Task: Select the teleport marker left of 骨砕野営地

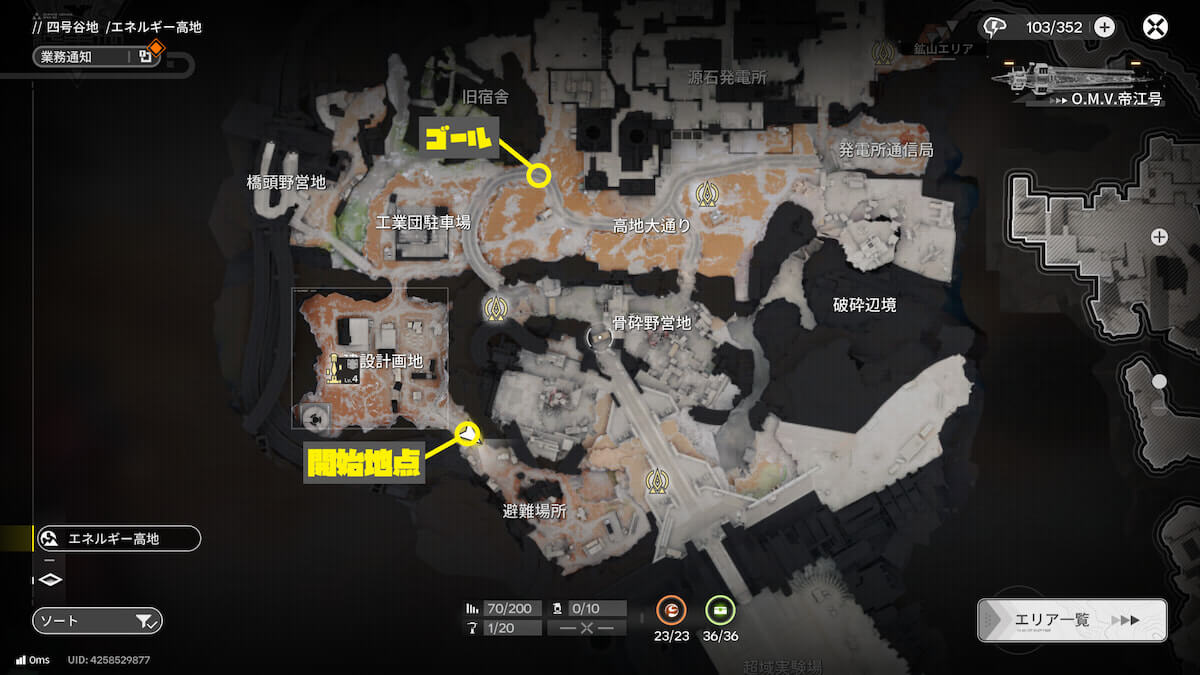Action: (494, 308)
